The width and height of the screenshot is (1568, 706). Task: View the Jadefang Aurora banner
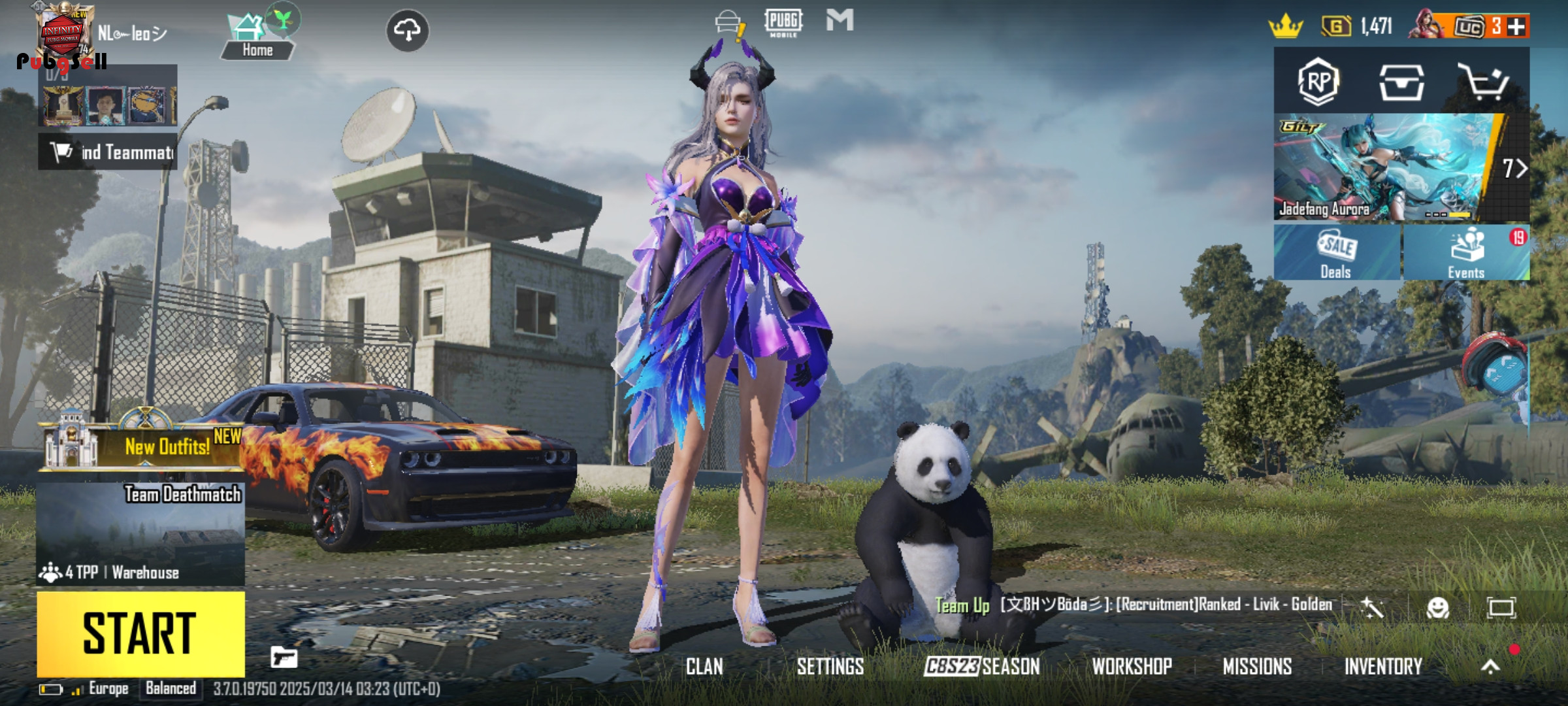1385,168
